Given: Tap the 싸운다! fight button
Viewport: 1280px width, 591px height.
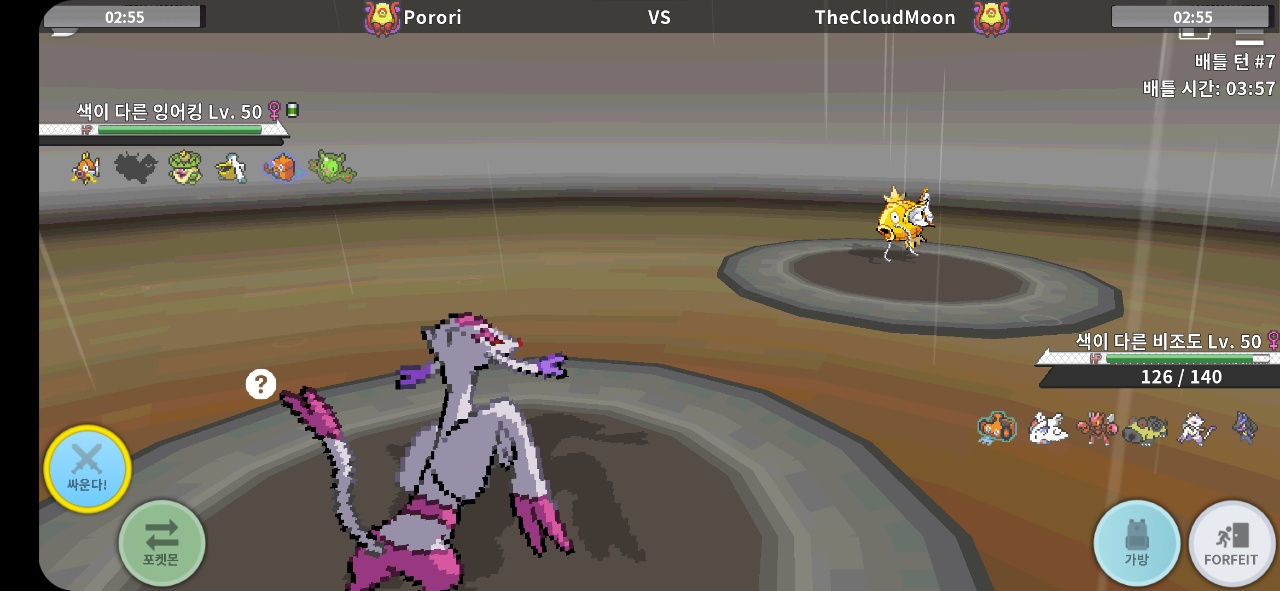Looking at the screenshot, I should tap(87, 468).
